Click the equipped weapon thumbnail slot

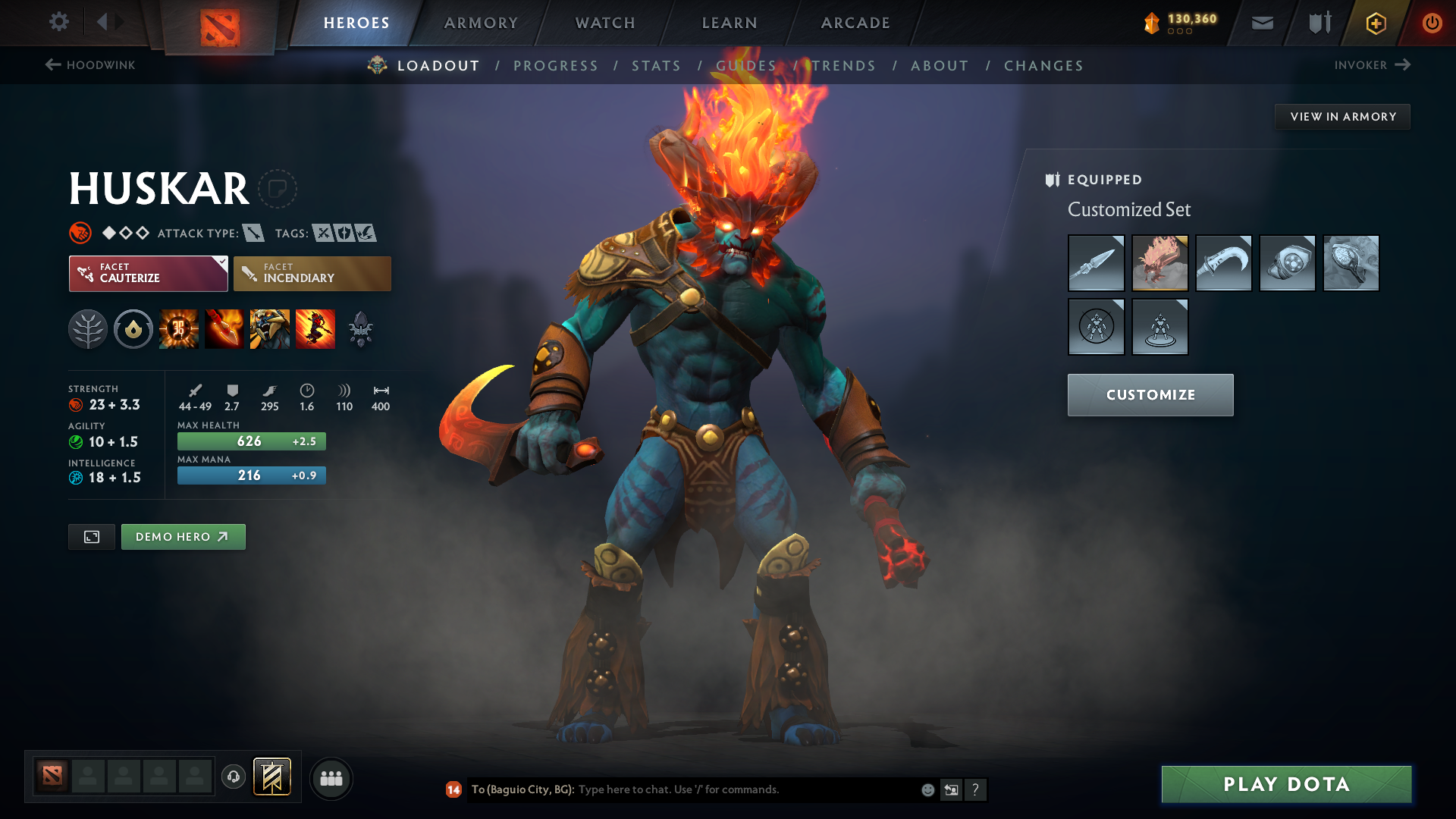point(1096,263)
